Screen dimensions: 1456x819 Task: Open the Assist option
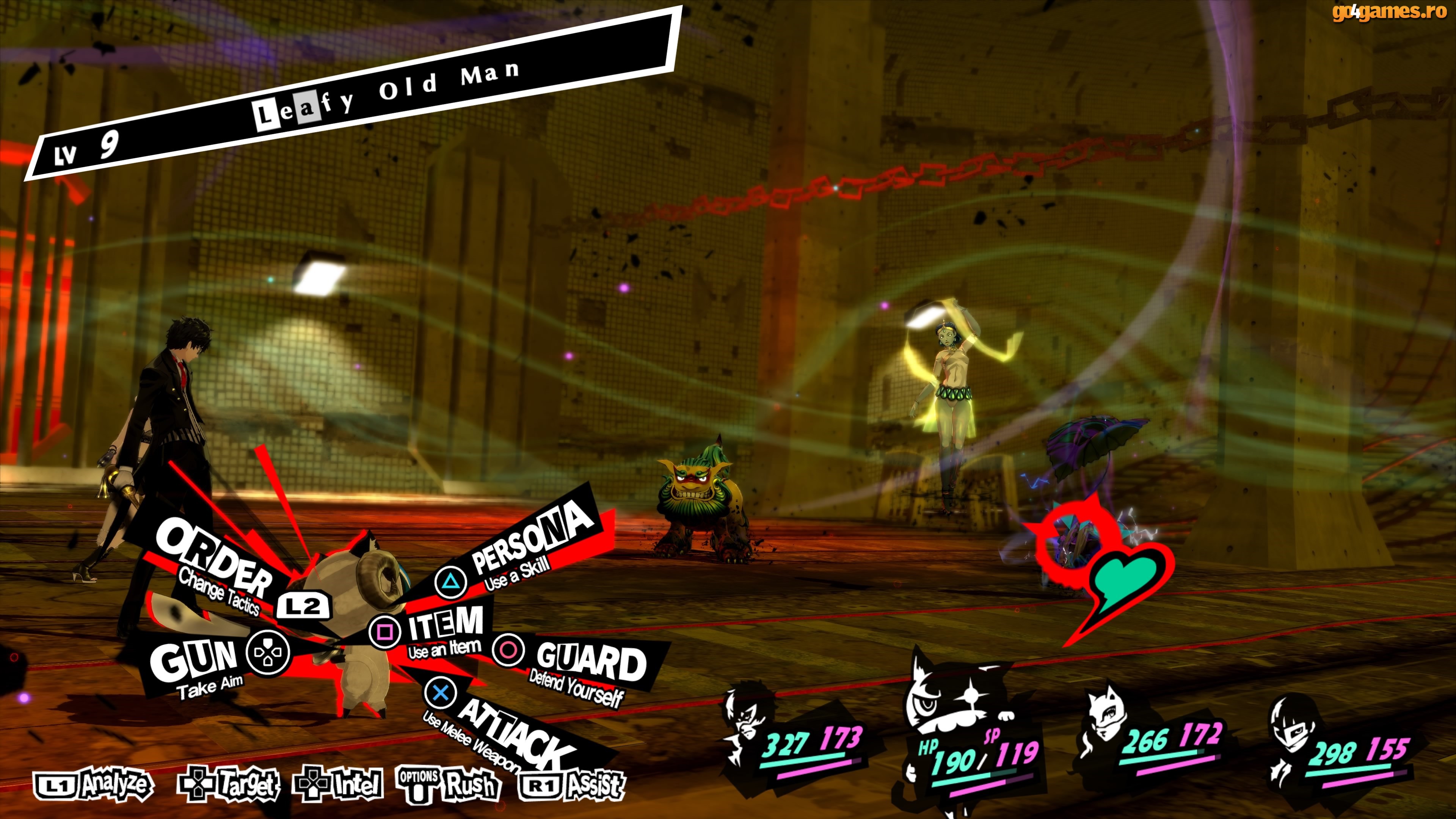point(572,785)
